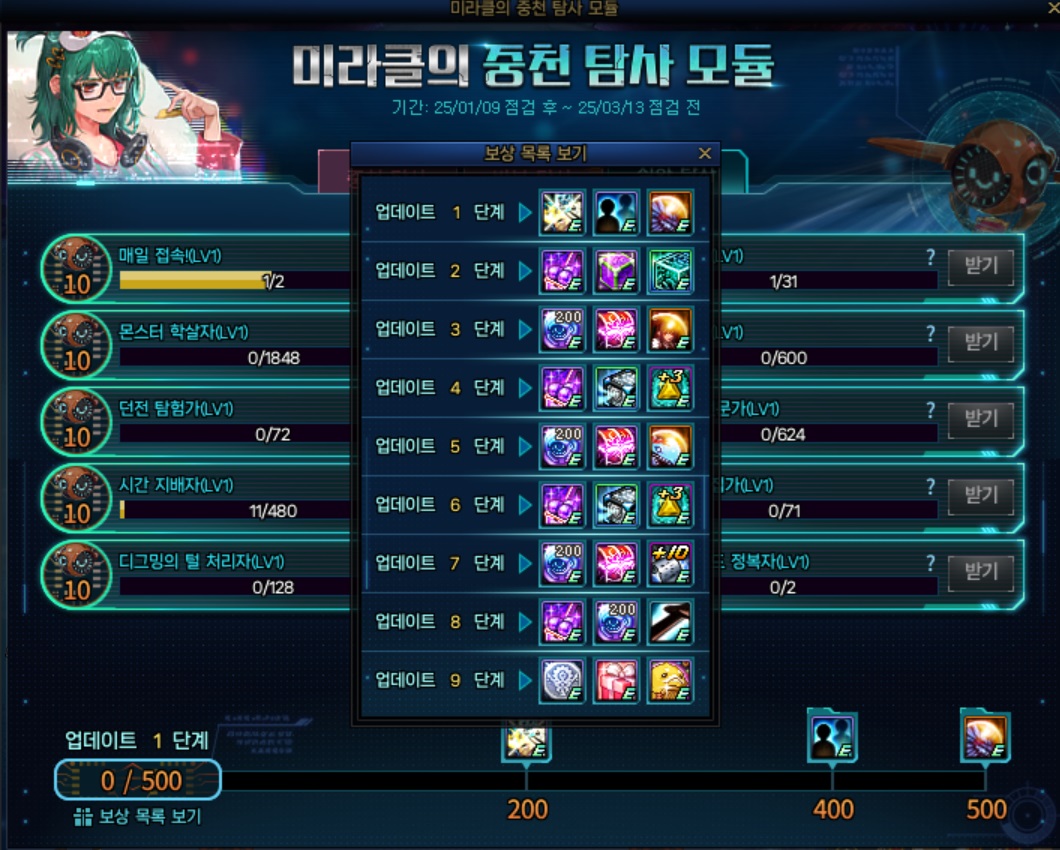Select the +3 triangle reward in 업데이트 4 단계

pyautogui.click(x=670, y=388)
